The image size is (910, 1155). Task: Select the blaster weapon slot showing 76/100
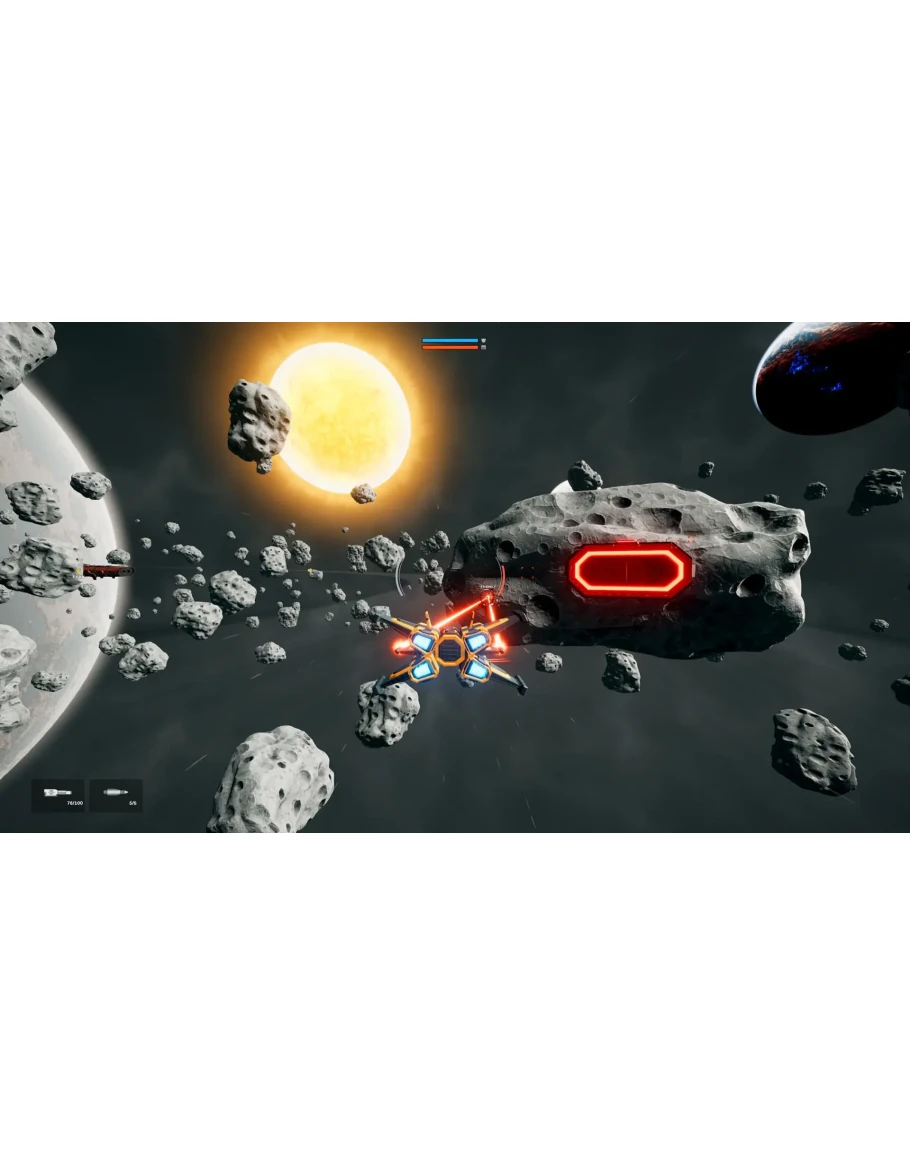point(58,796)
